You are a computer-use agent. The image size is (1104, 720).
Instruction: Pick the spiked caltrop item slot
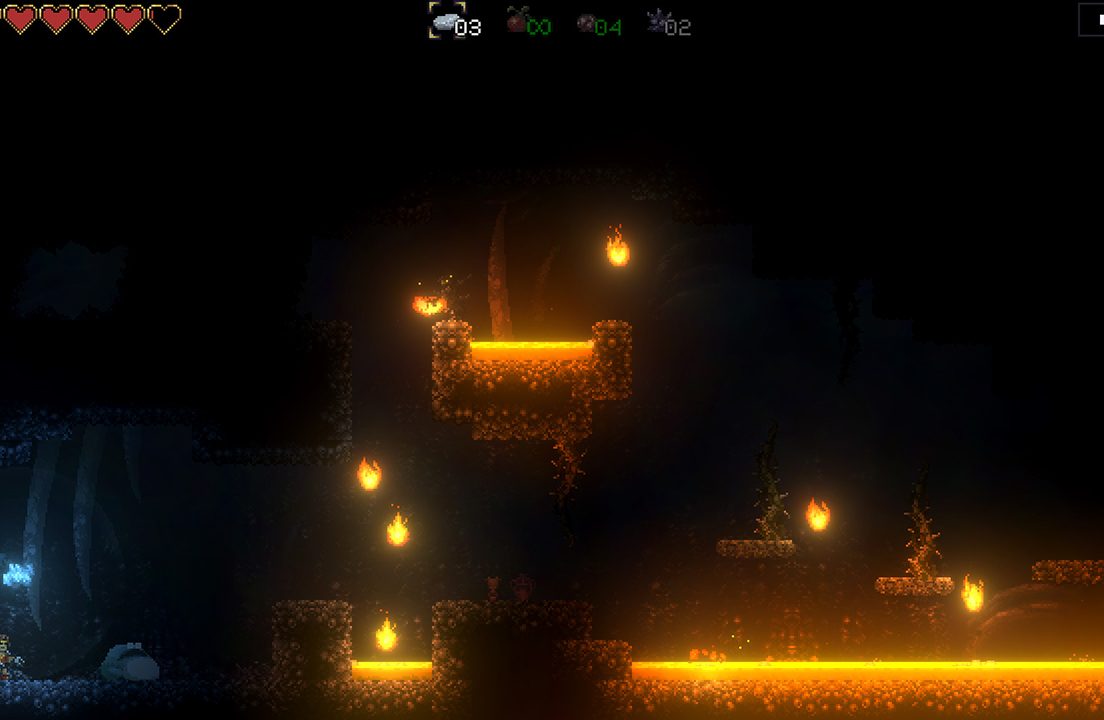657,21
